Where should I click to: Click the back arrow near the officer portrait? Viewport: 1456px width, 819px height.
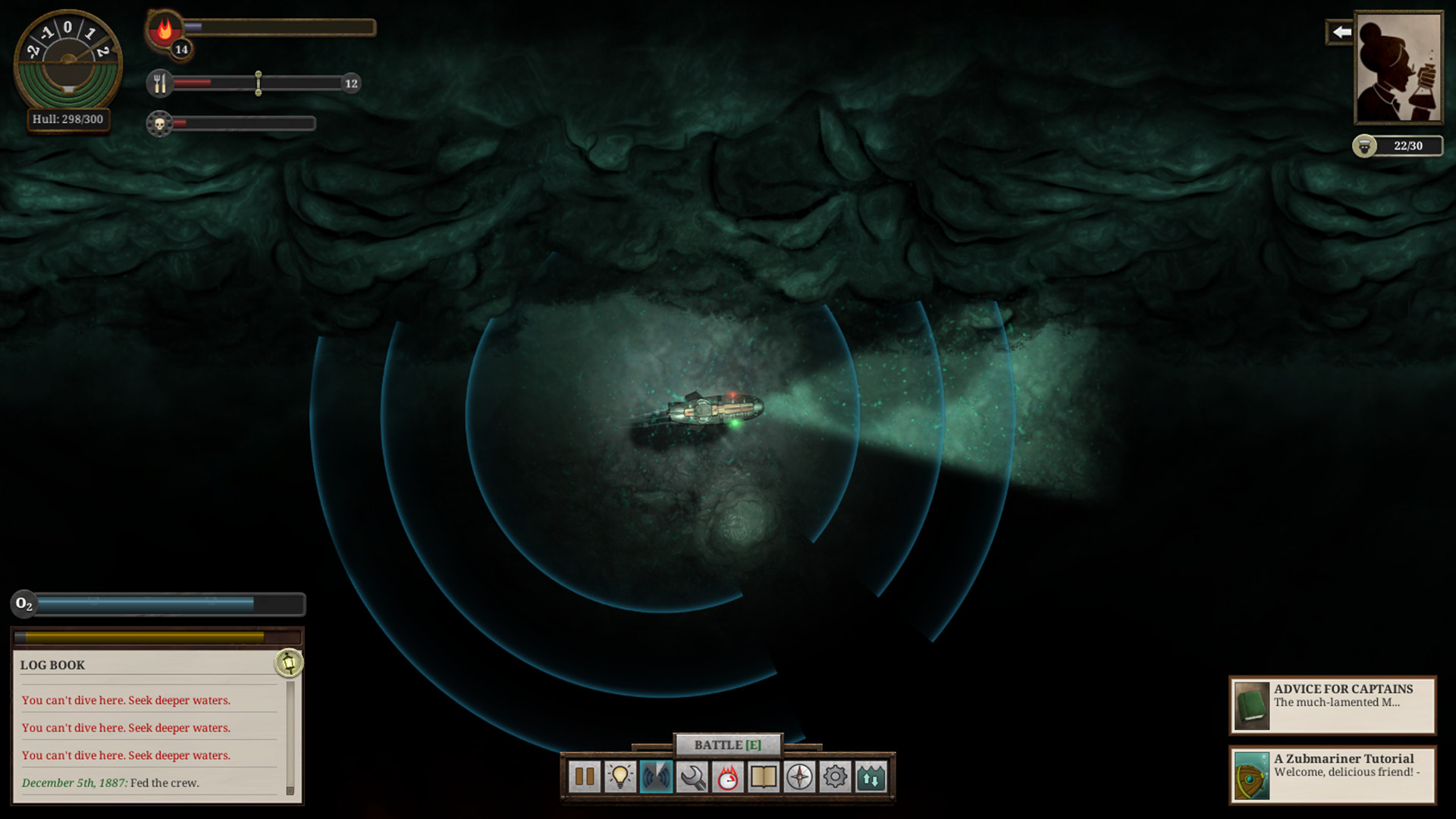pos(1340,32)
